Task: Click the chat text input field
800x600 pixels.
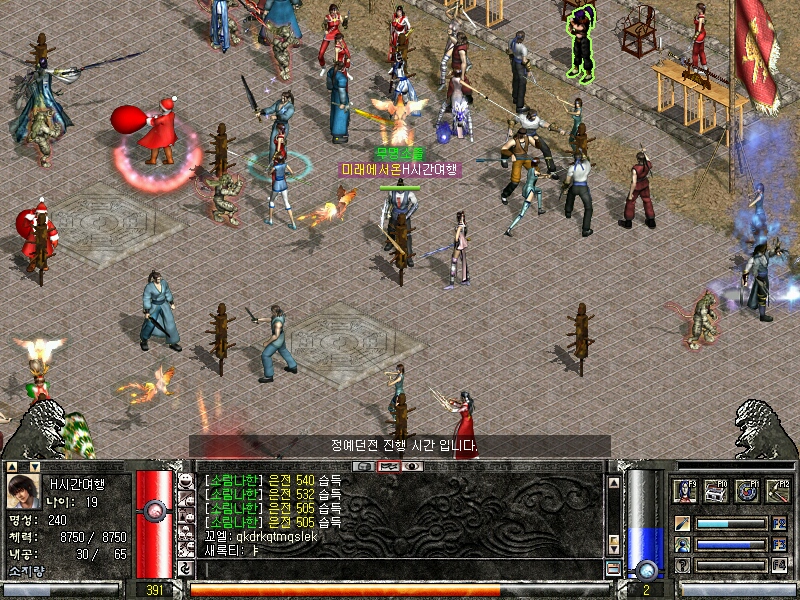Action: coord(400,568)
